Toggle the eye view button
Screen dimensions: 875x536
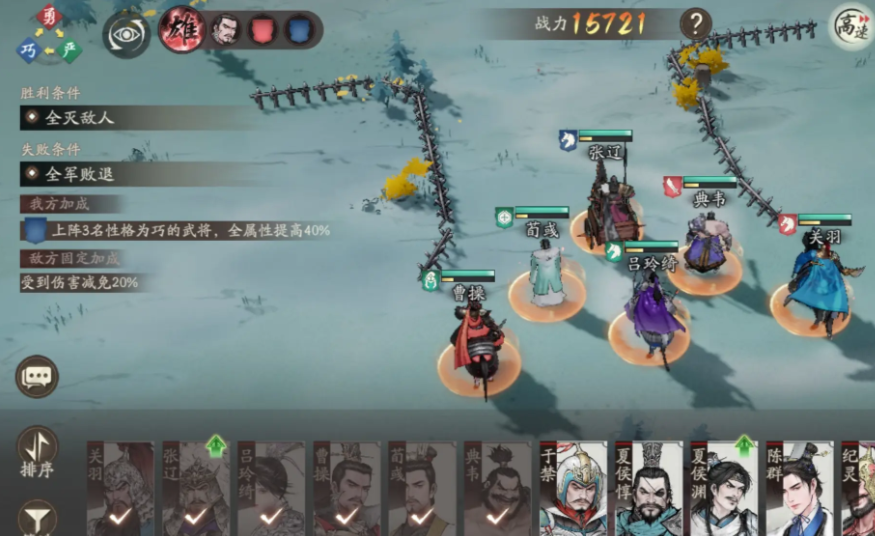[x=127, y=34]
